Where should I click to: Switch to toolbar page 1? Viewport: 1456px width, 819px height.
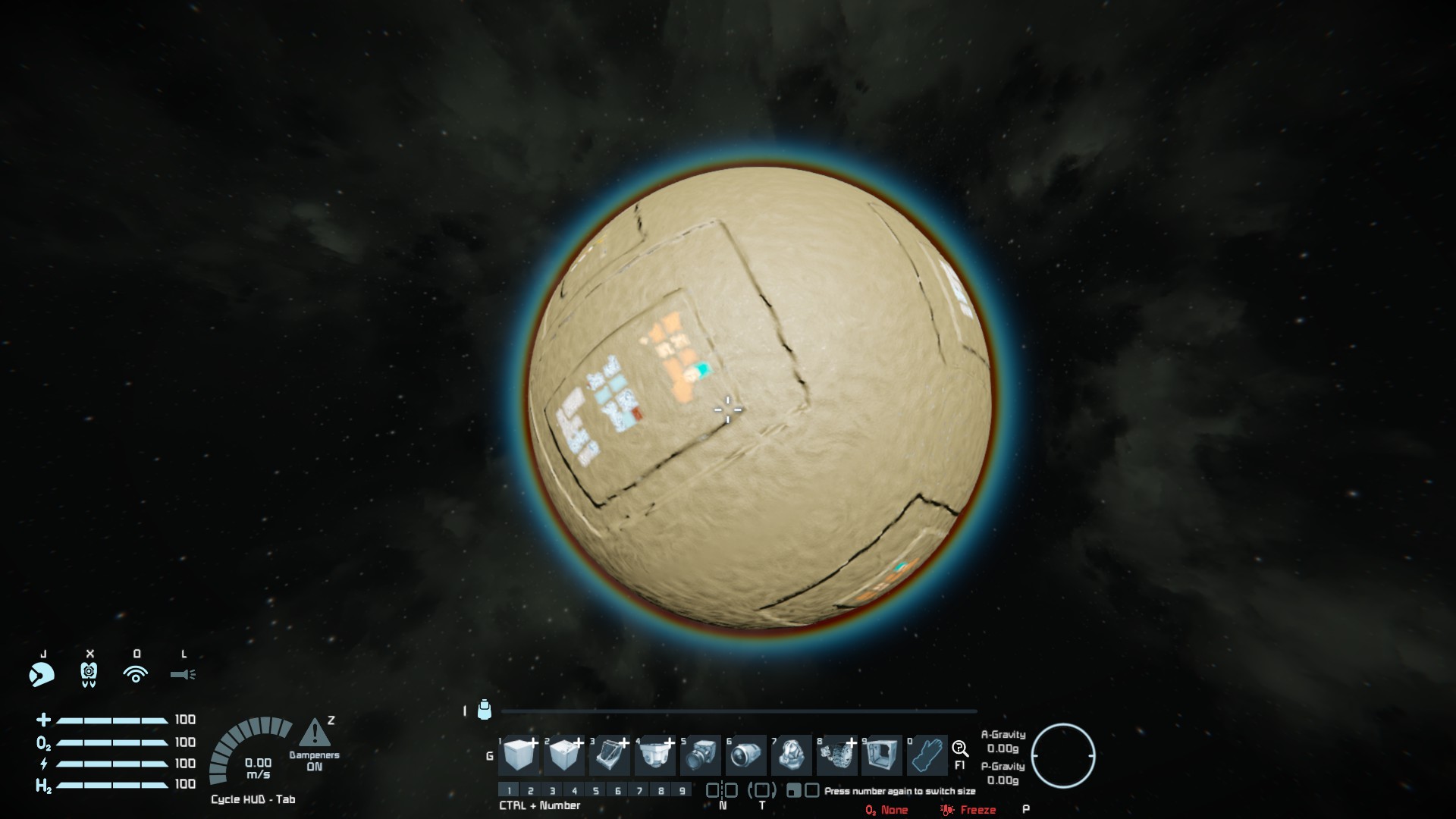click(x=509, y=790)
